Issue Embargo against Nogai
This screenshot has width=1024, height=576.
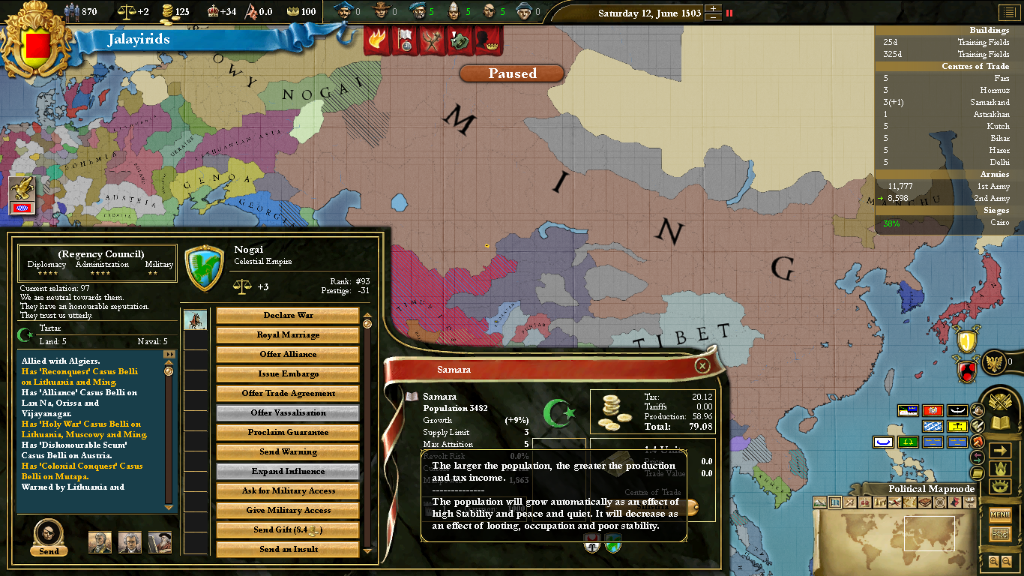(287, 374)
